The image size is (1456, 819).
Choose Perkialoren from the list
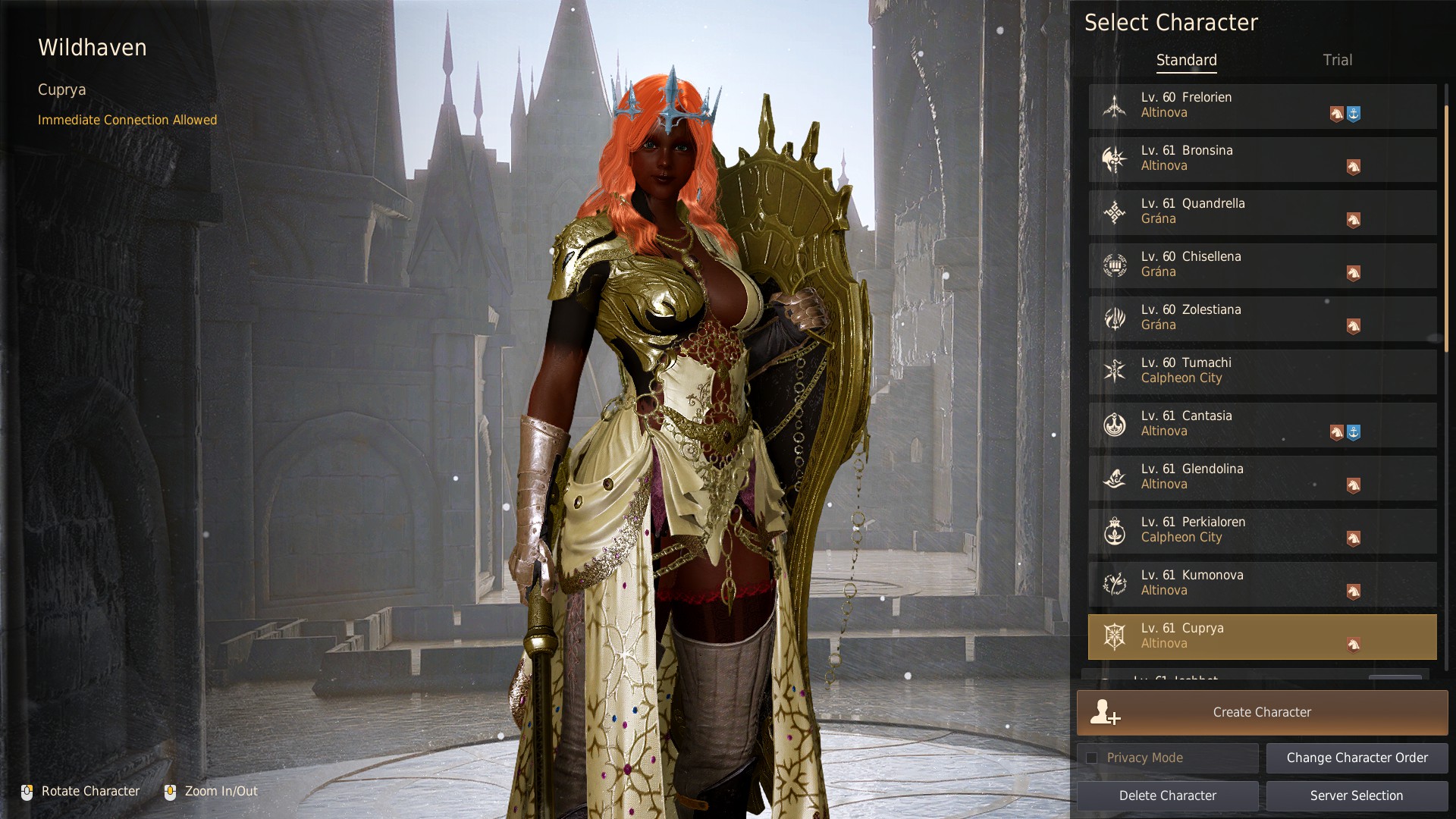click(1262, 531)
